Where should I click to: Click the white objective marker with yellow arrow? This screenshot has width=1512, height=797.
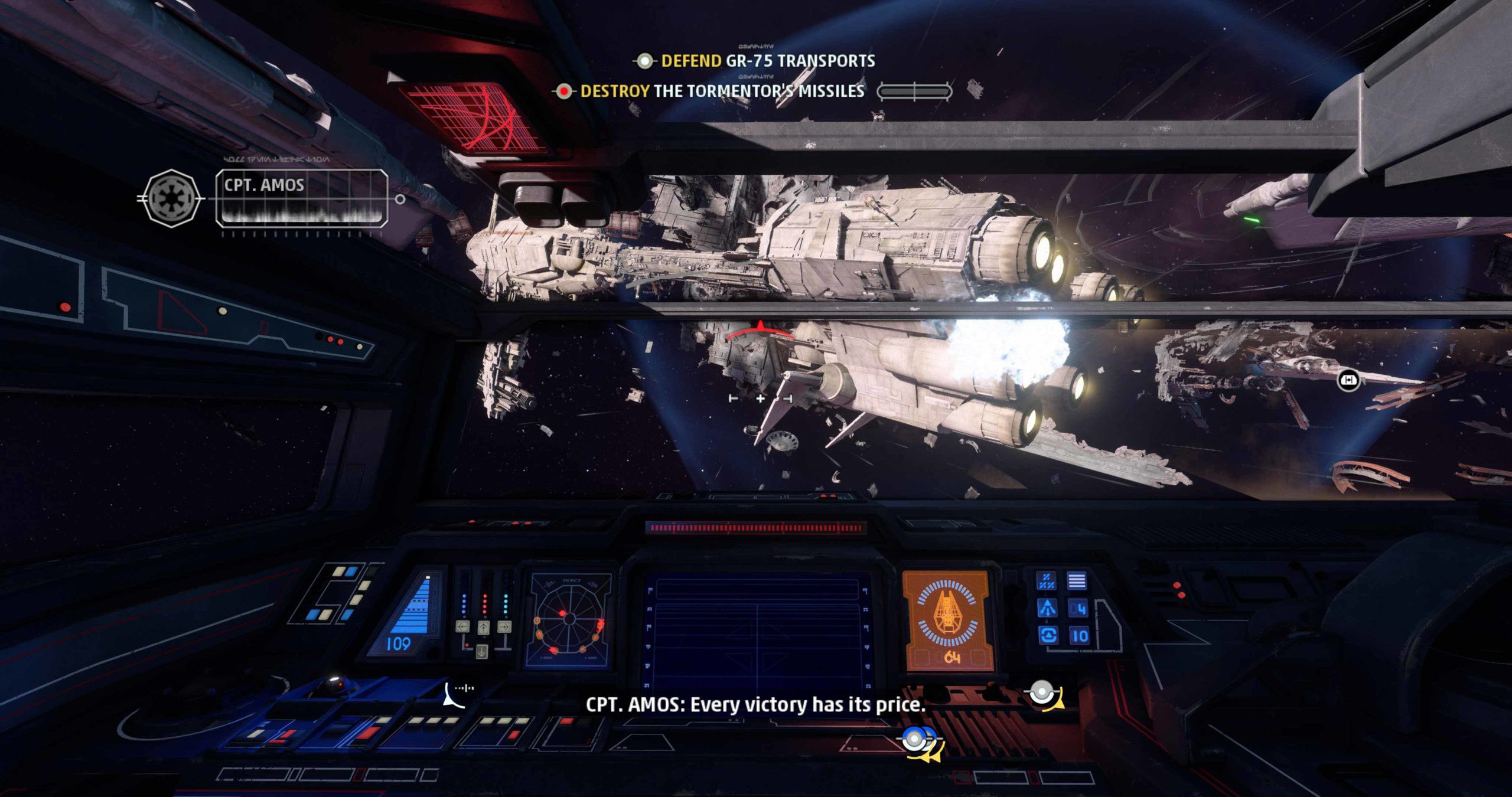coord(1044,694)
